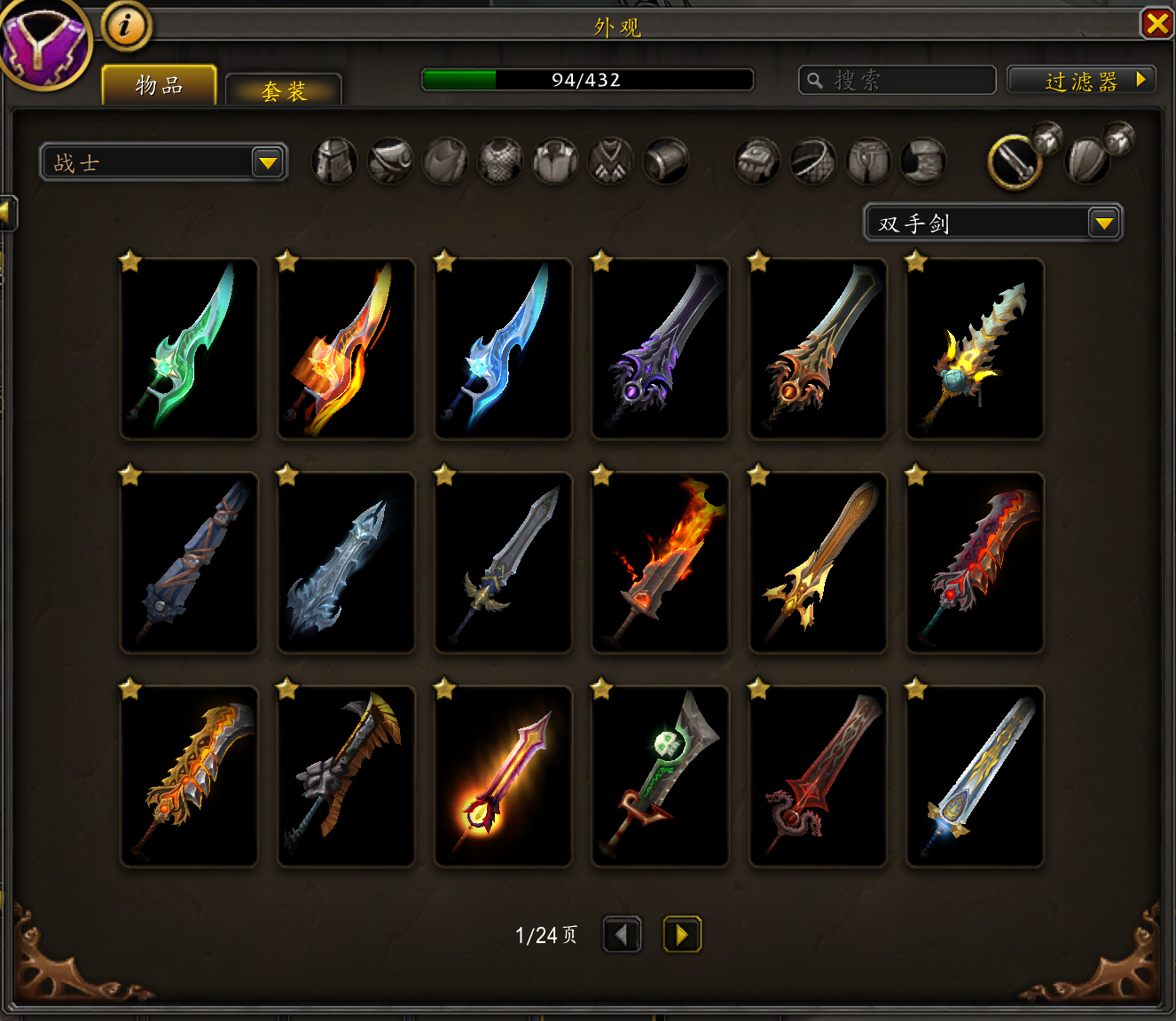Select the off-hand shield slot icon
Image resolution: width=1176 pixels, height=1021 pixels.
[1087, 162]
